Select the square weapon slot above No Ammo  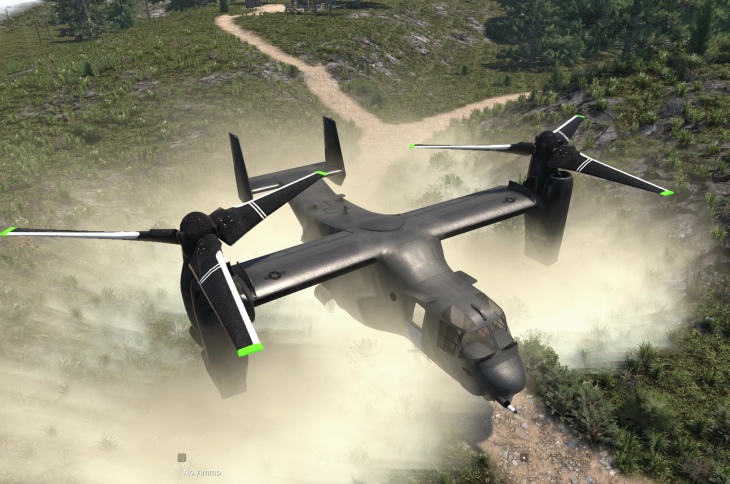181,458
